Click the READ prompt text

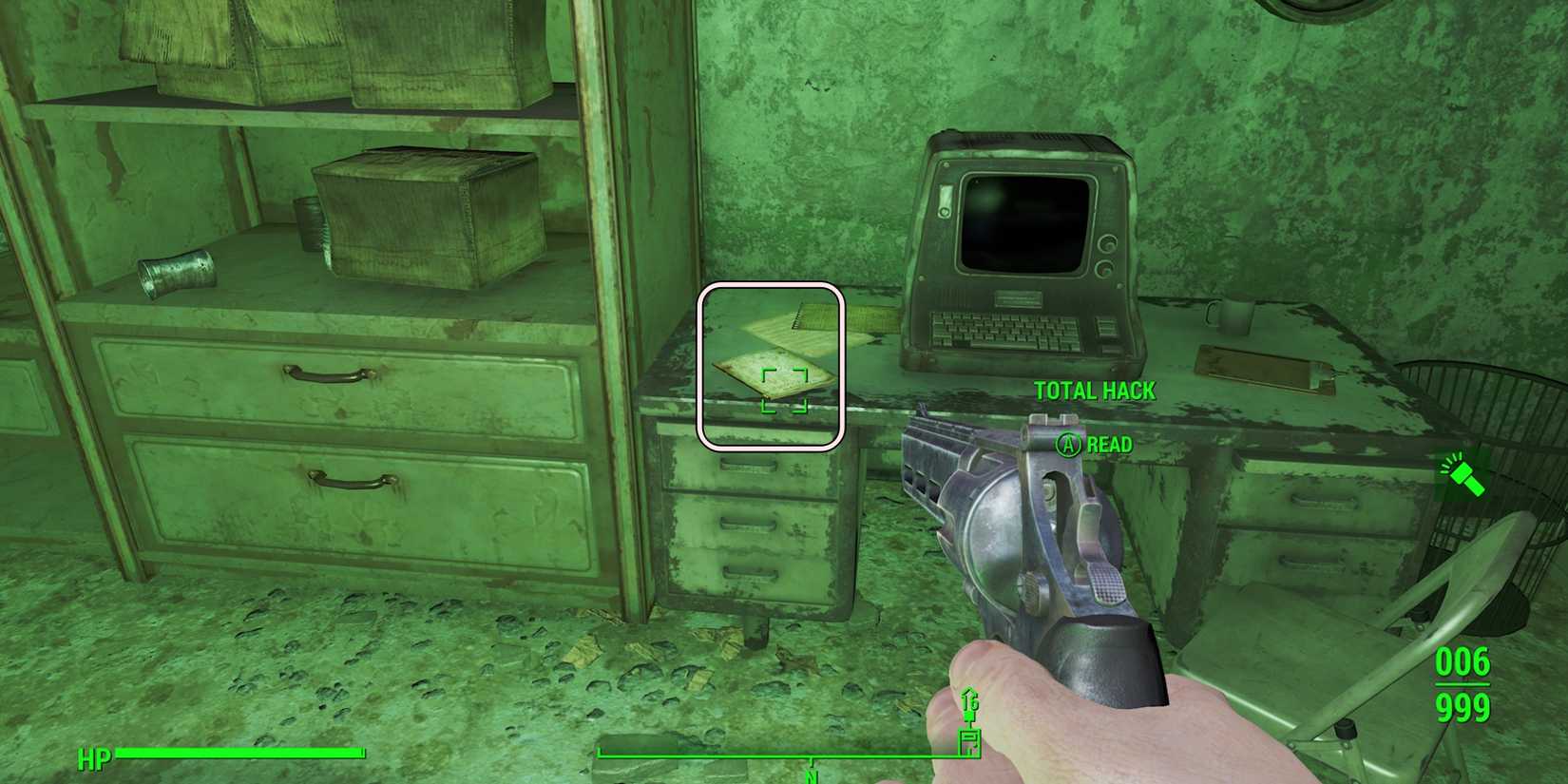click(1108, 444)
